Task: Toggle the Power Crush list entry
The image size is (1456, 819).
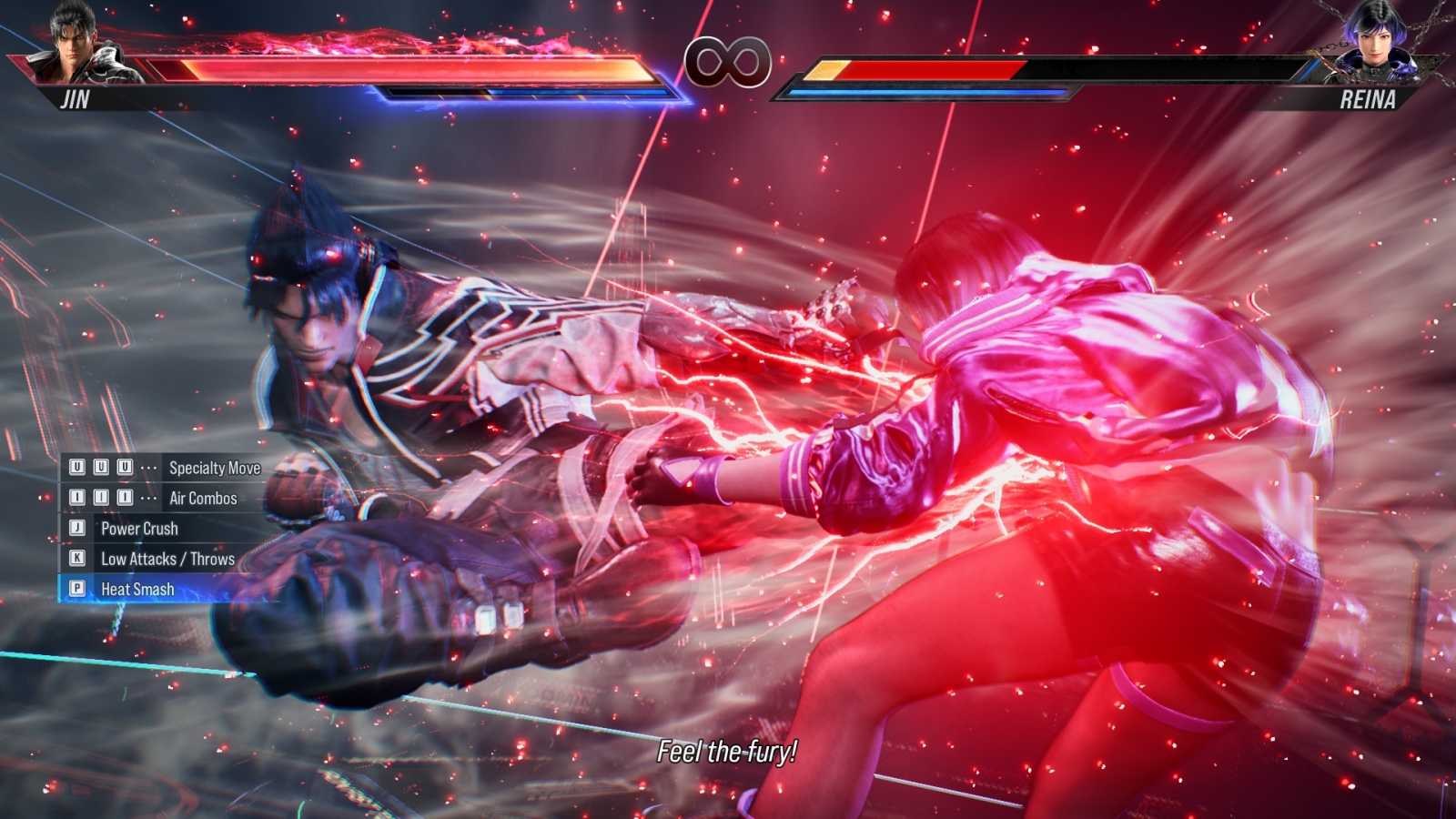Action: [x=138, y=528]
